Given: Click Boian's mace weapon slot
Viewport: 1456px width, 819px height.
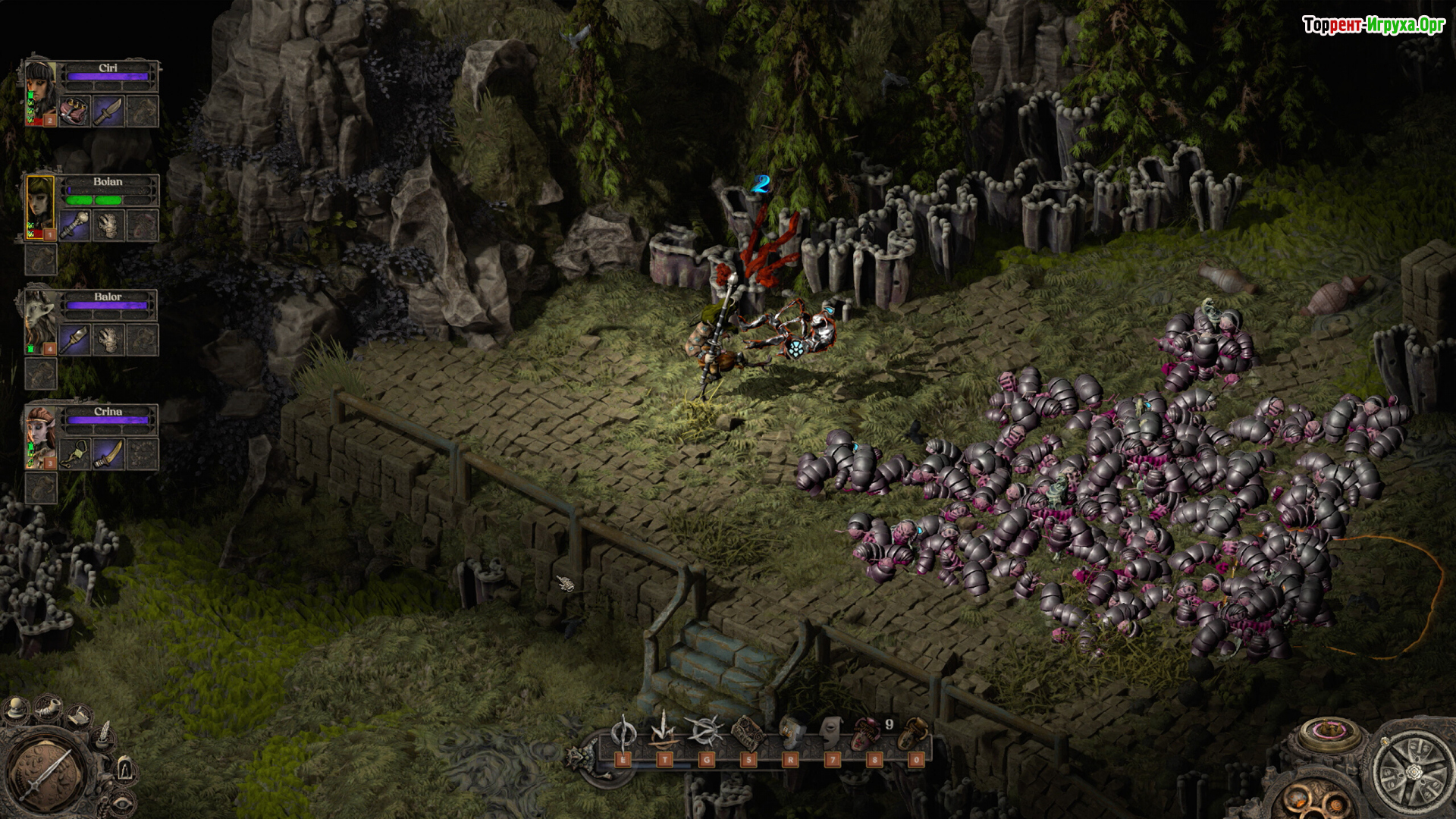Looking at the screenshot, I should 75,225.
